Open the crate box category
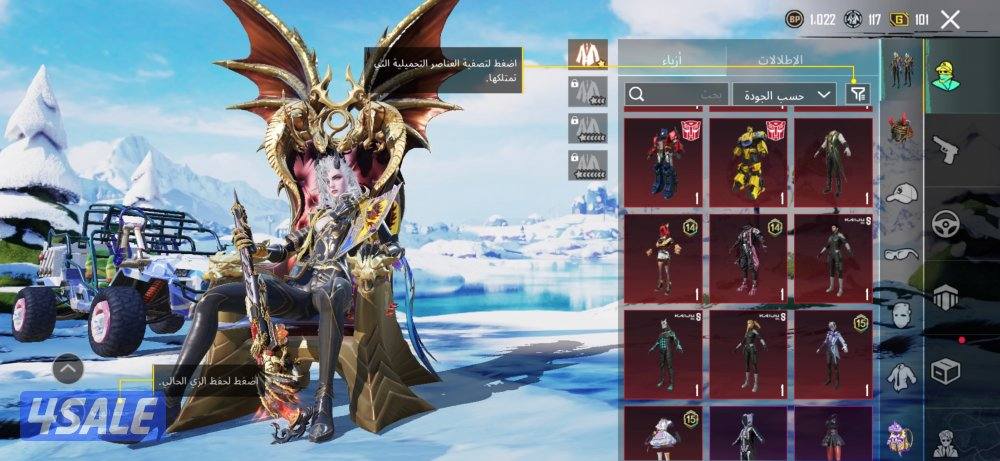The height and width of the screenshot is (461, 1000). point(946,370)
